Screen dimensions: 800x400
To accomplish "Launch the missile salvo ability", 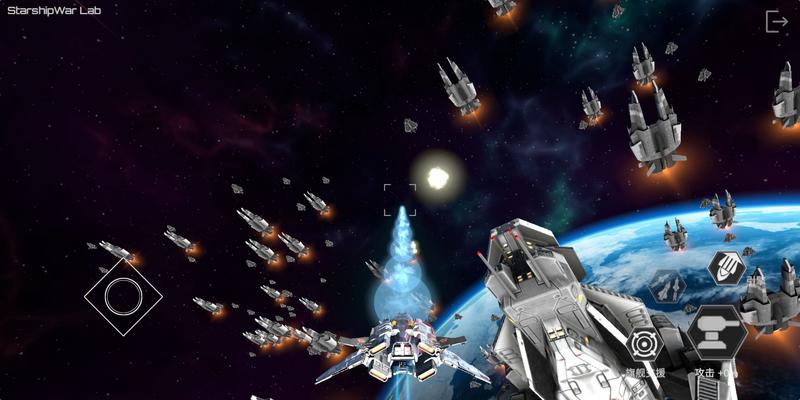I will 726,266.
